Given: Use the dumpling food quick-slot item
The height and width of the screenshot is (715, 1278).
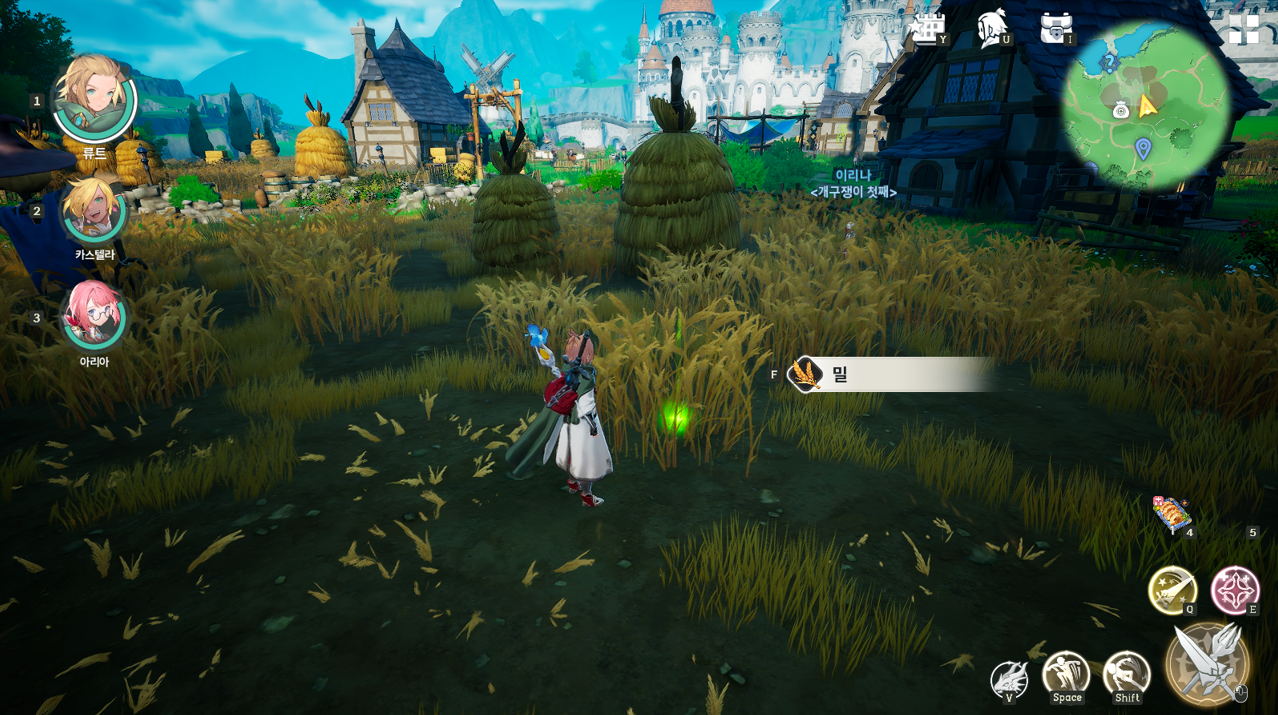Looking at the screenshot, I should (x=1171, y=514).
